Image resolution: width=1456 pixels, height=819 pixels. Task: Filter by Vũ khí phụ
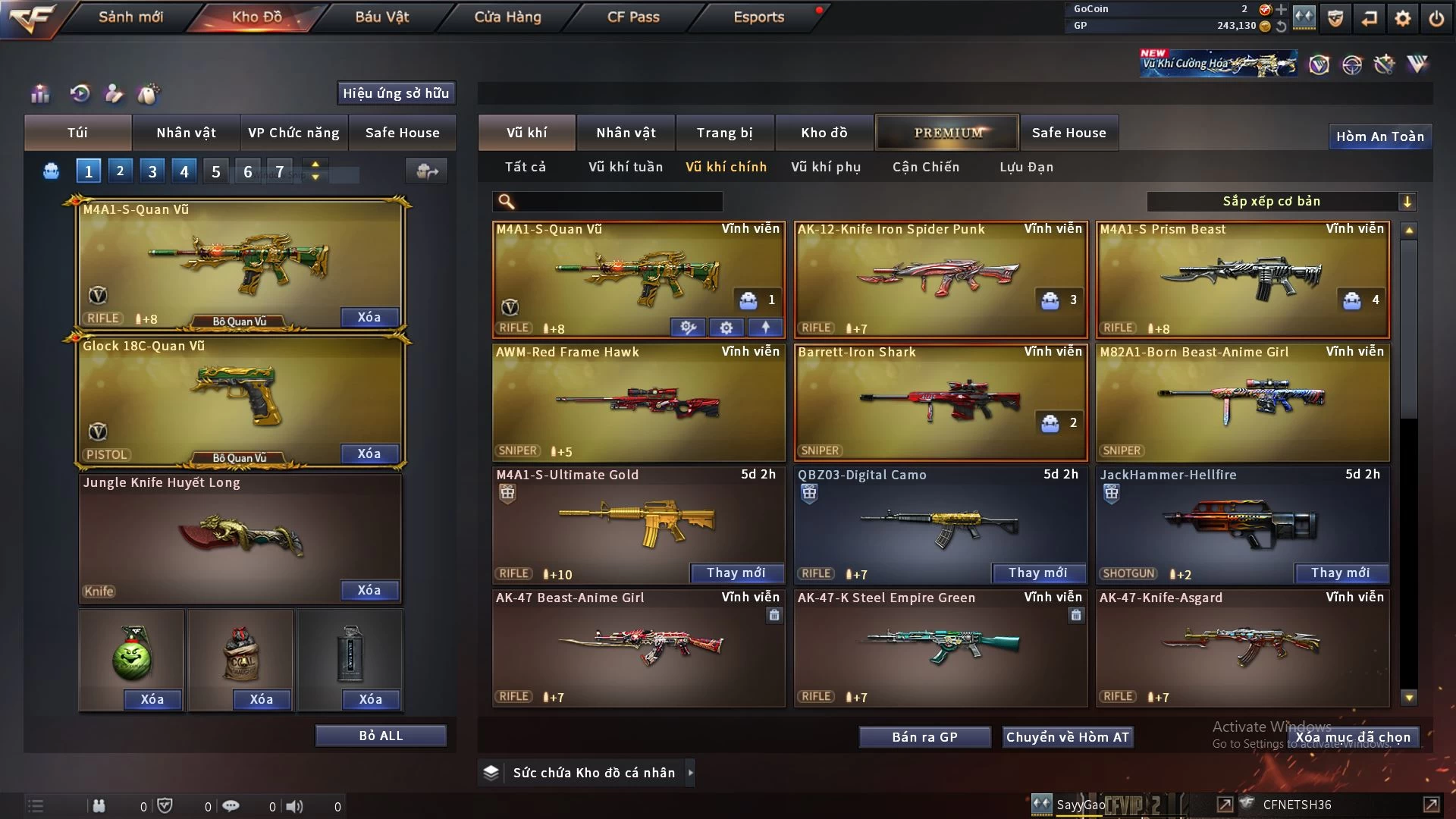click(825, 167)
